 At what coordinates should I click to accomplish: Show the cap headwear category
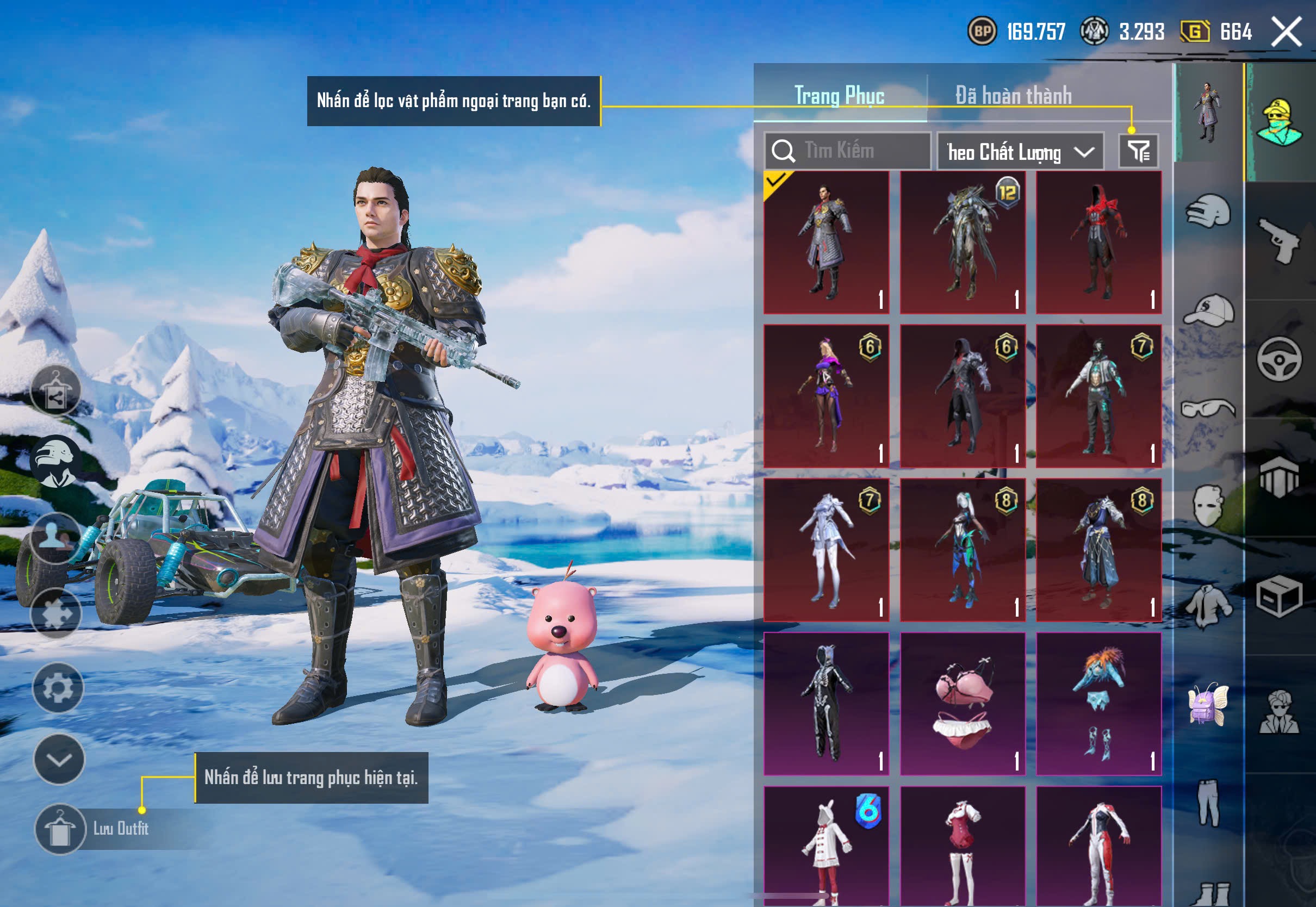[x=1208, y=310]
